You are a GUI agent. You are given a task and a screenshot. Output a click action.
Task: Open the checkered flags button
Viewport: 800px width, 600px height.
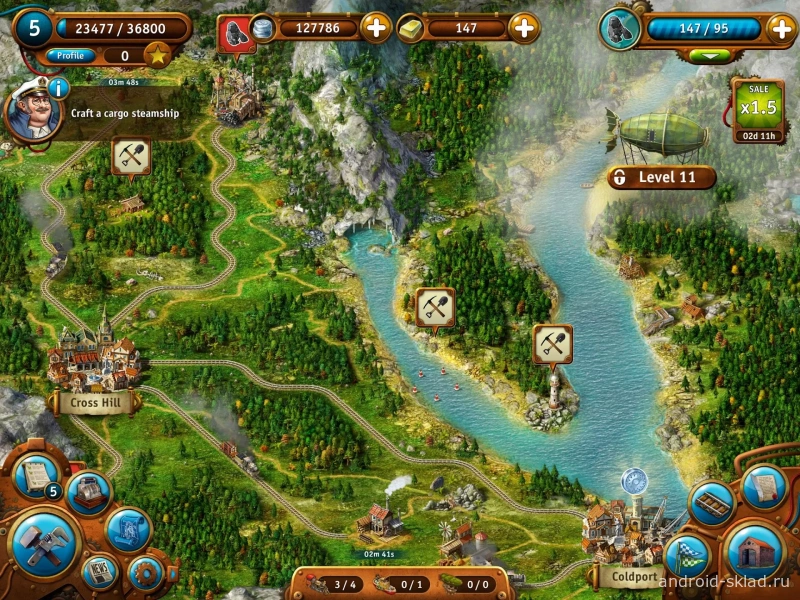coord(686,557)
